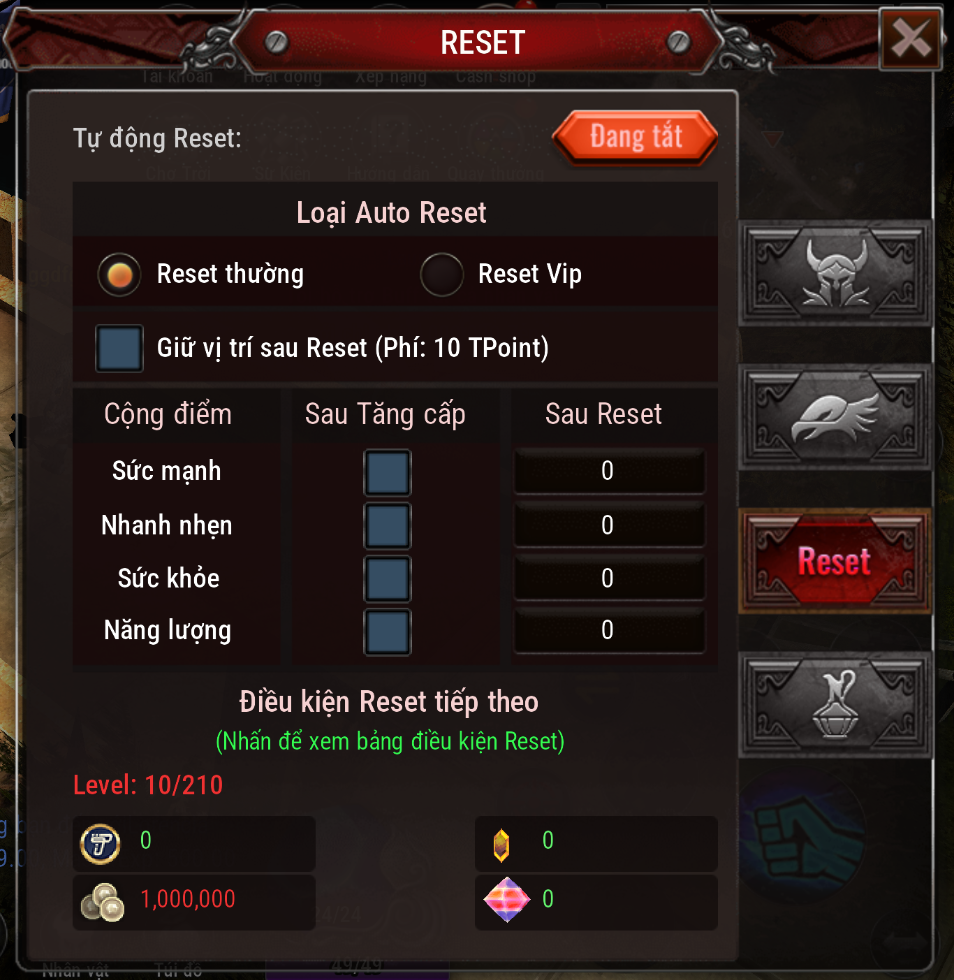Click Nhanh nhẹn Sau Reset value field
954x980 pixels.
609,525
